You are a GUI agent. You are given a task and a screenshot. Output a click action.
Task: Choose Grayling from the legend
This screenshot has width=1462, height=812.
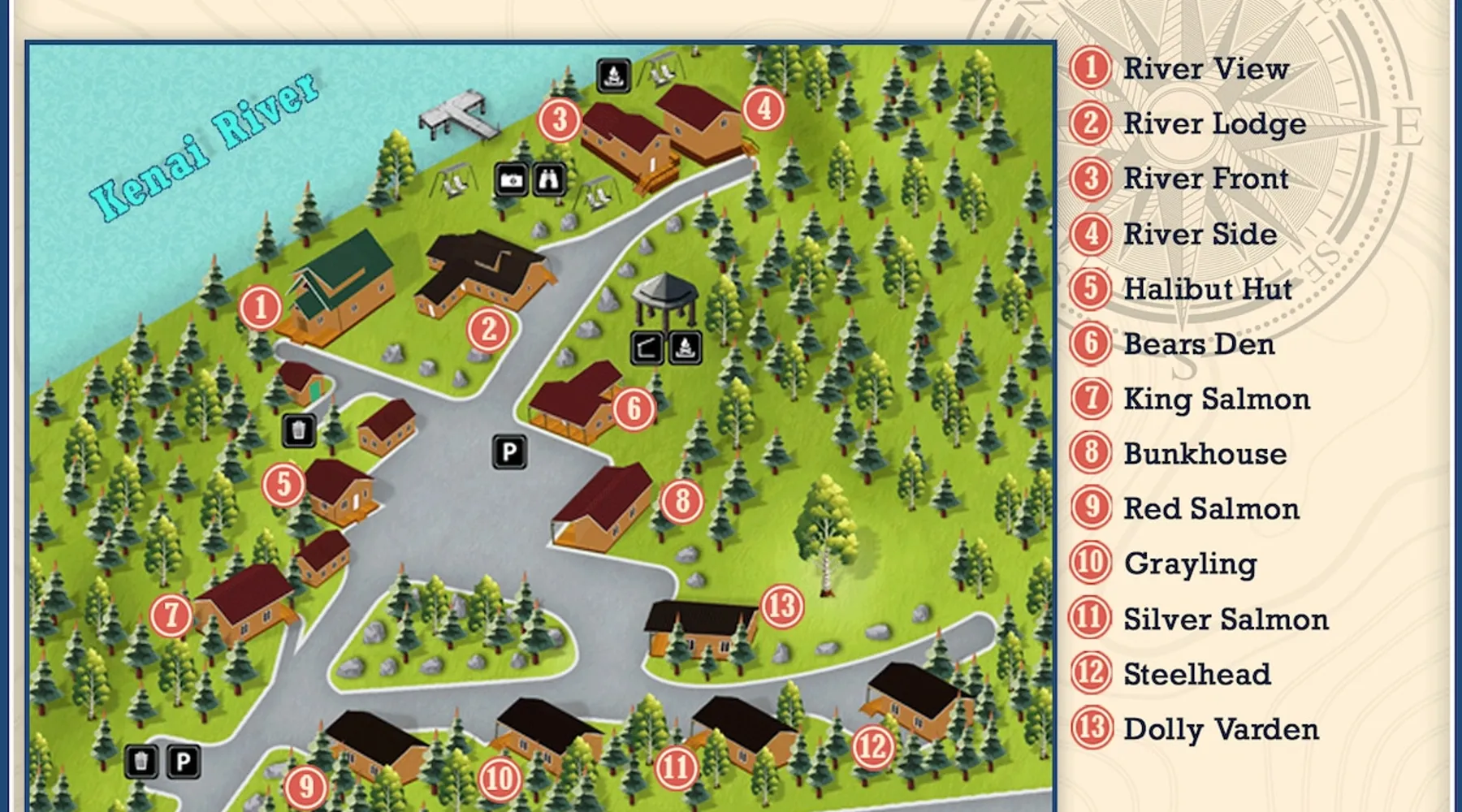(x=1190, y=564)
